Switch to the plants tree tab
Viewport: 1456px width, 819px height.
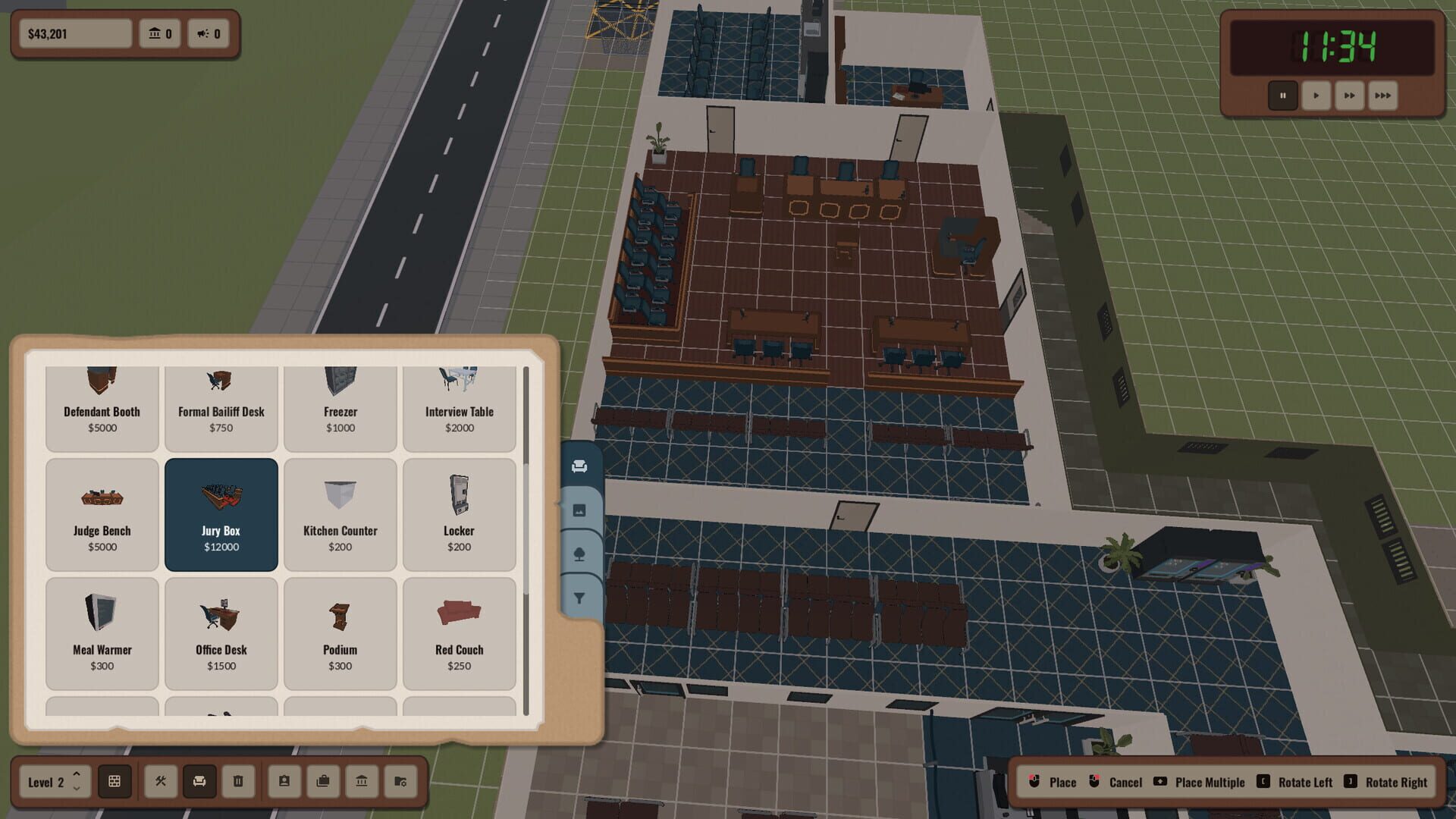pyautogui.click(x=580, y=554)
